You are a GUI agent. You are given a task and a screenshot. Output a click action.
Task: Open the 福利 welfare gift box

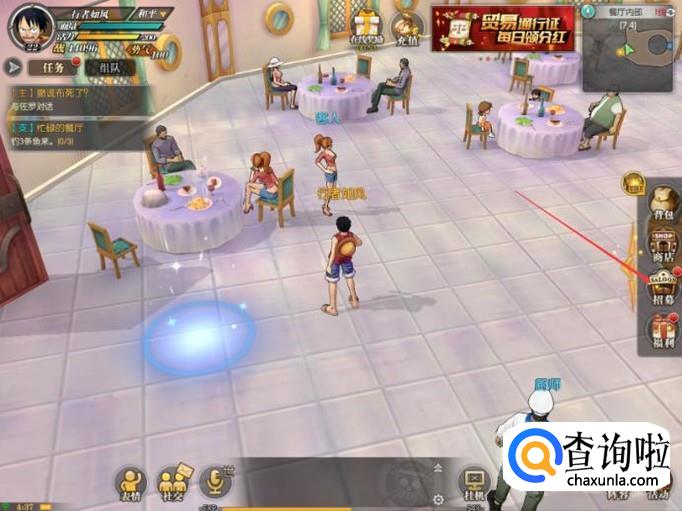tap(661, 332)
